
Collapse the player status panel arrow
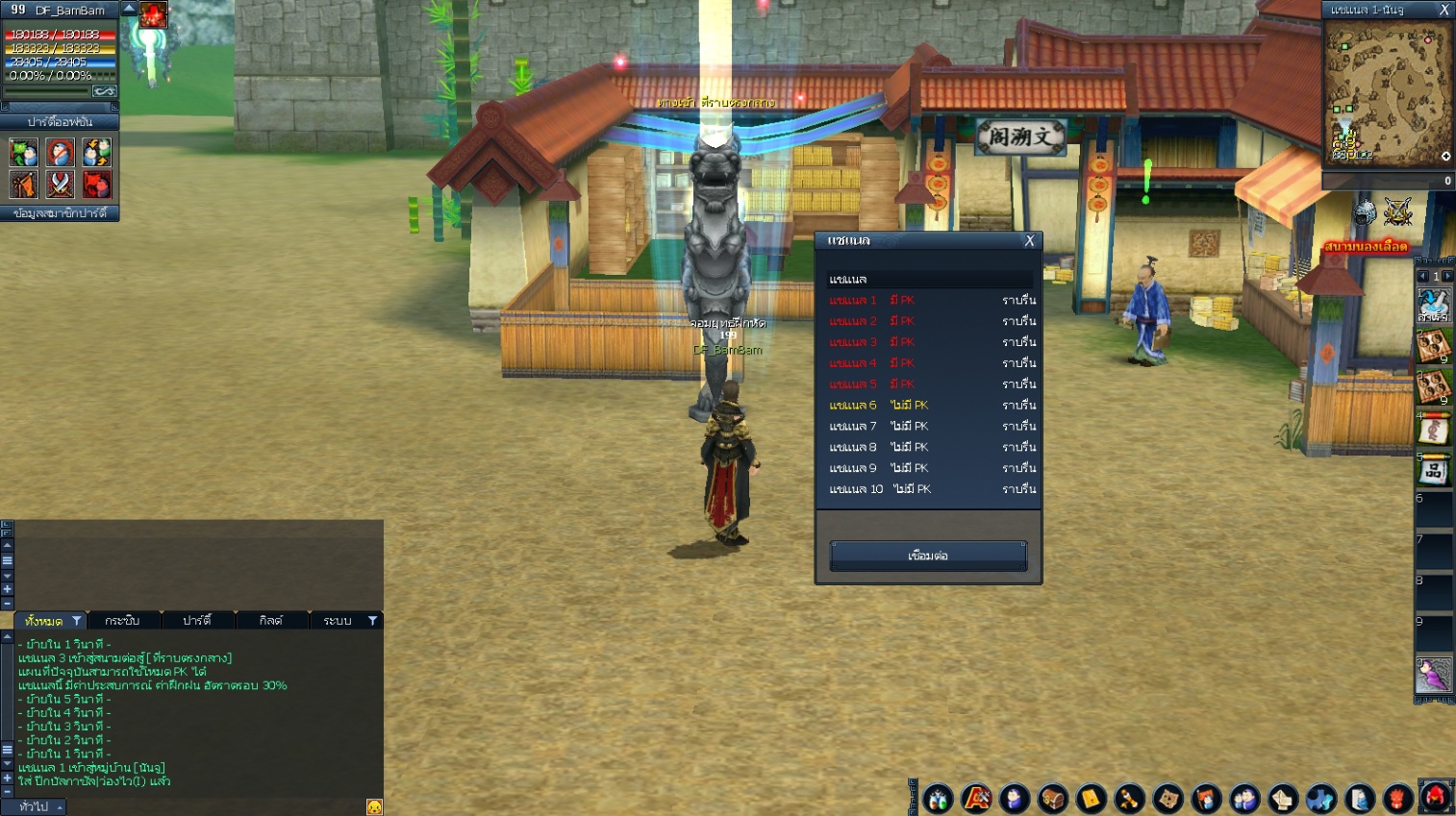tap(129, 9)
